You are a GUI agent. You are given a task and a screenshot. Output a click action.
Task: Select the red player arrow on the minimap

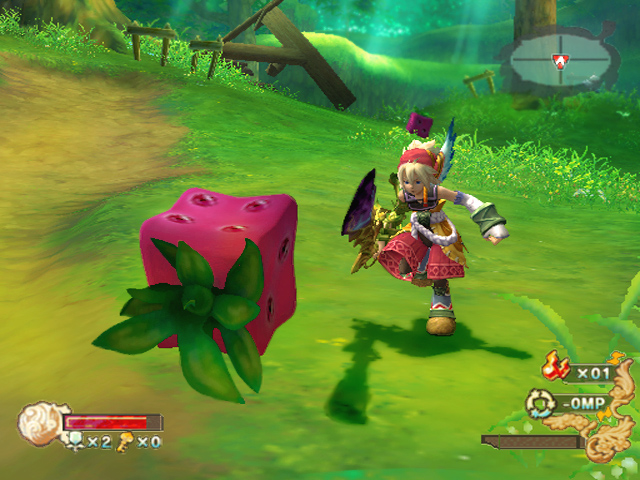(561, 58)
